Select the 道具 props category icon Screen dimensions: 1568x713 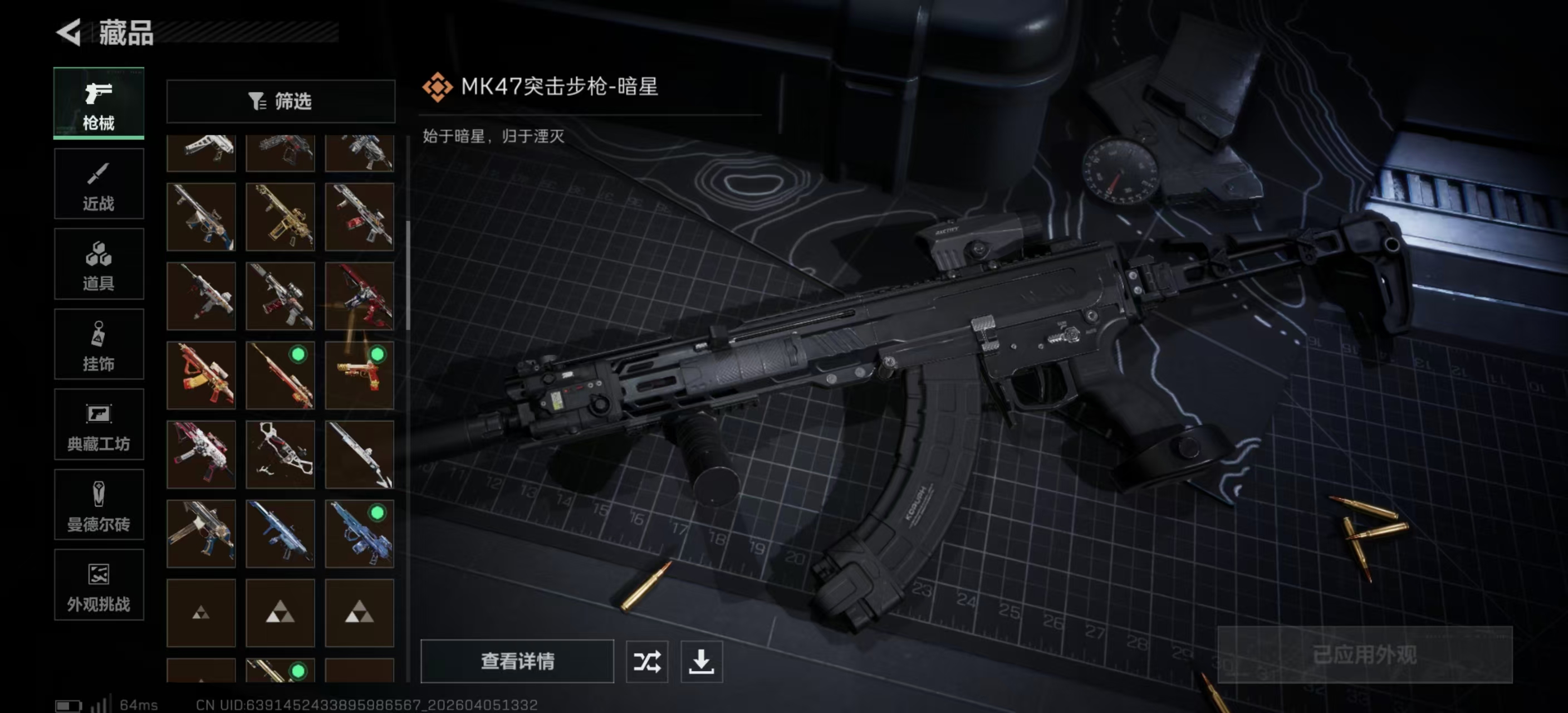pos(99,264)
